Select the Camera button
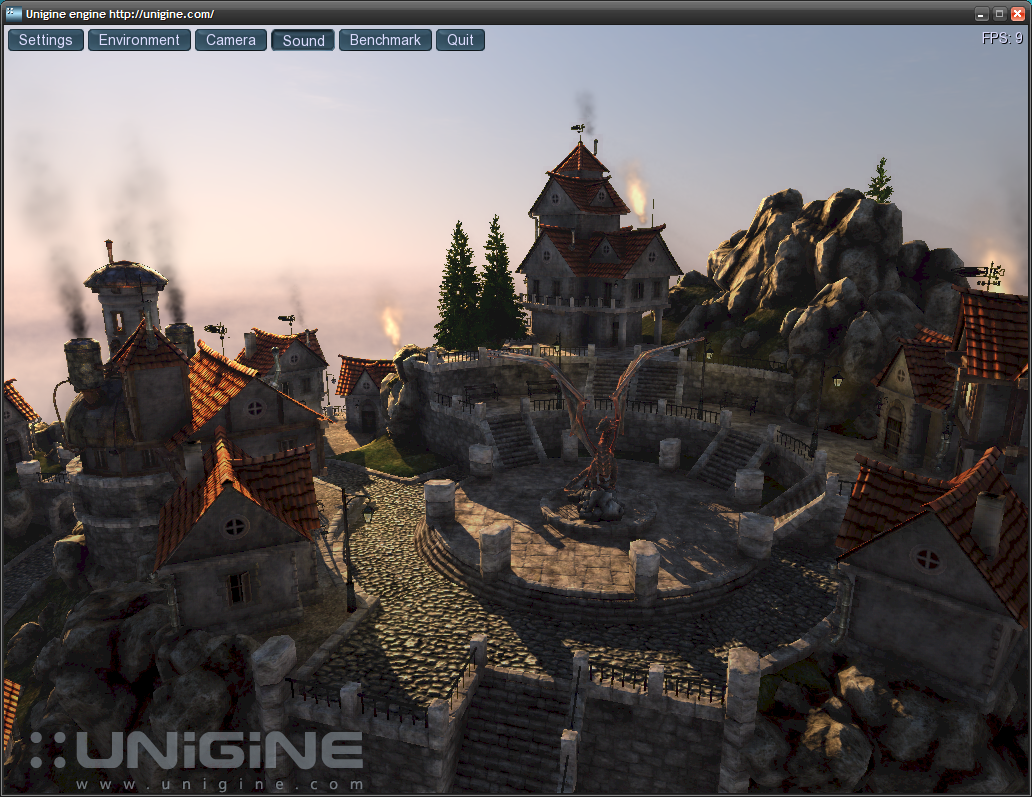 coord(231,40)
